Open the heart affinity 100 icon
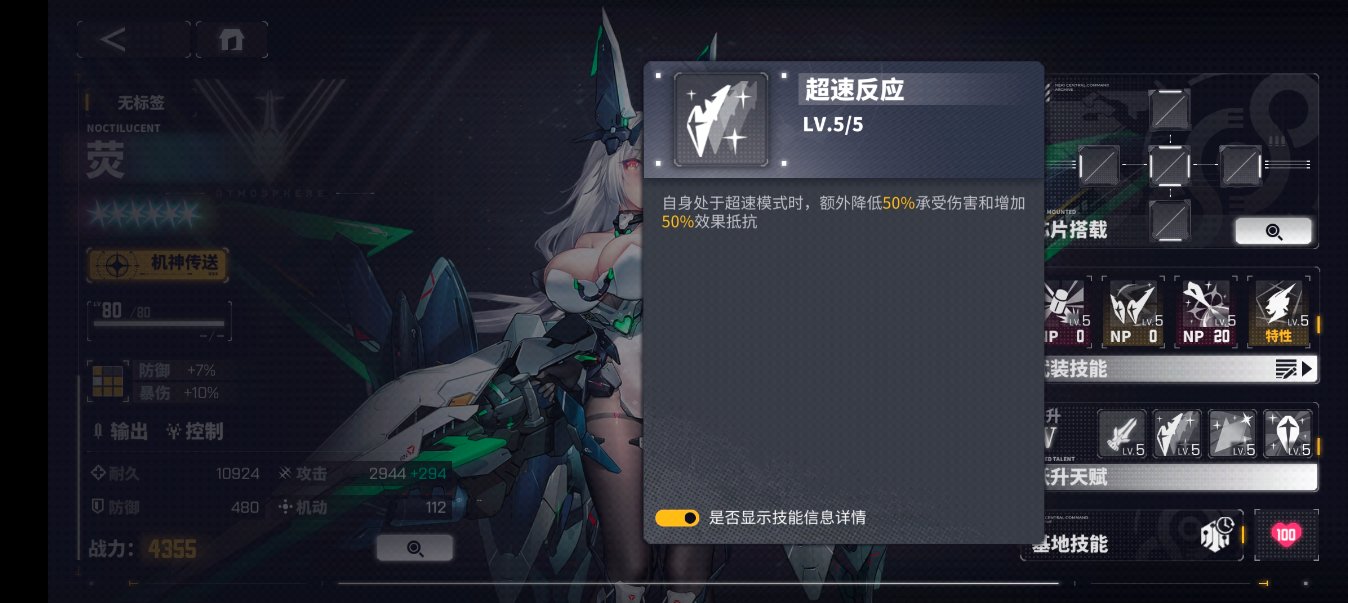The image size is (1348, 603). pyautogui.click(x=1286, y=535)
